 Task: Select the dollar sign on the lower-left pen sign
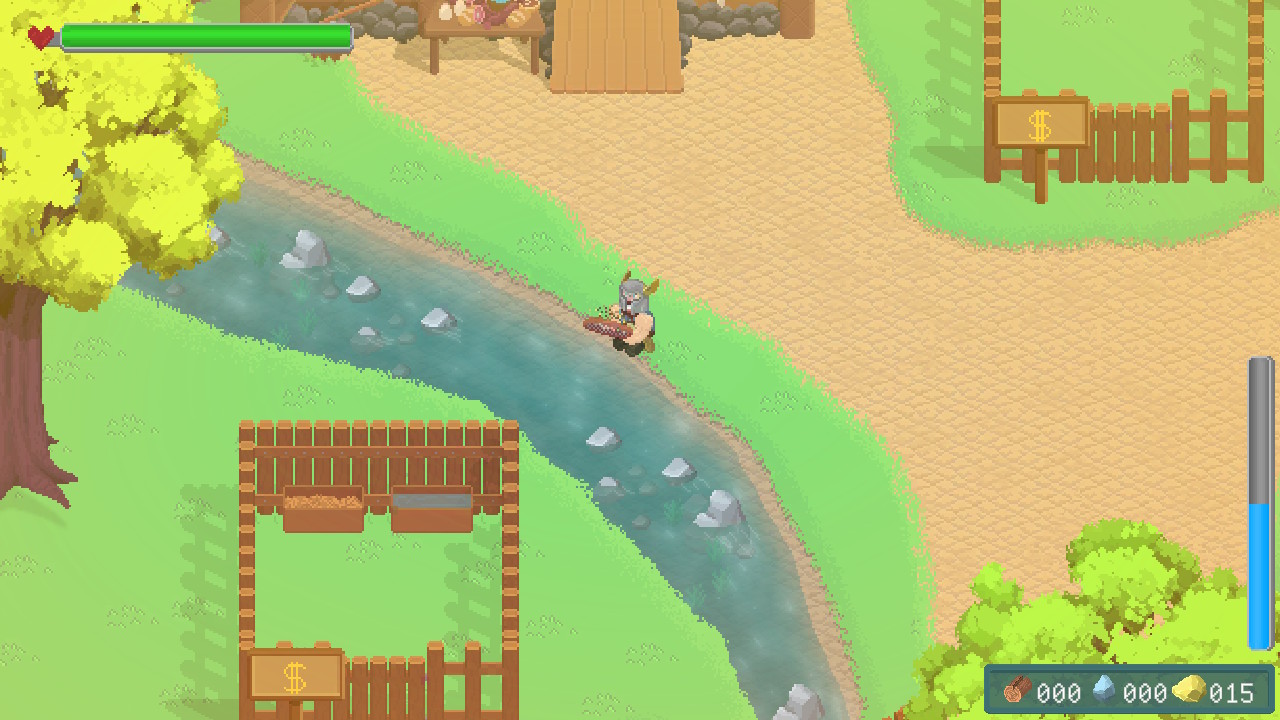click(293, 677)
